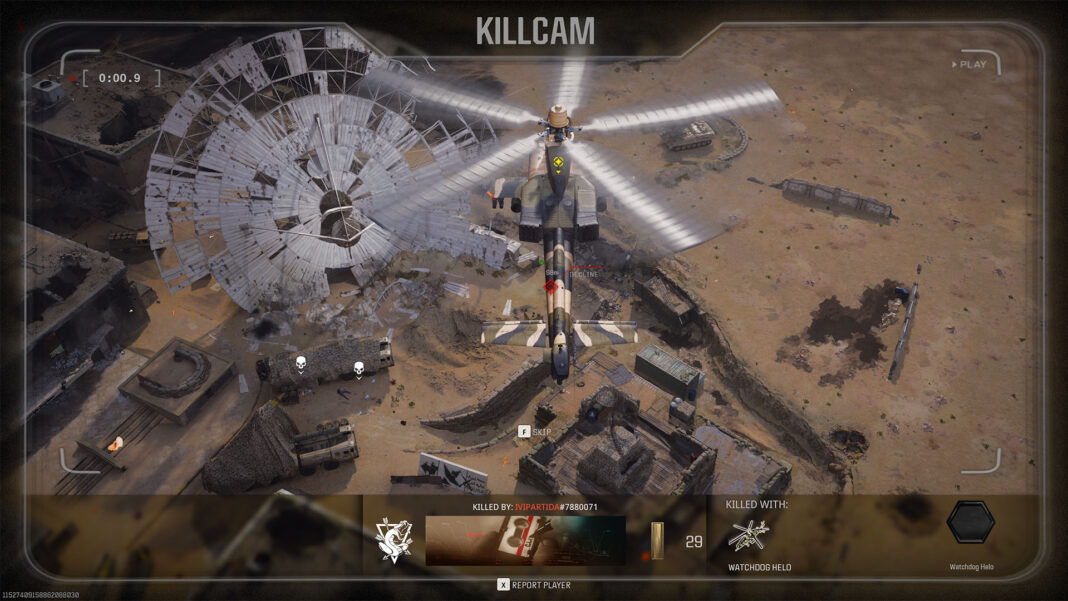Click the hexagonal Watchdog Helo badge
The width and height of the screenshot is (1068, 601).
point(970,522)
